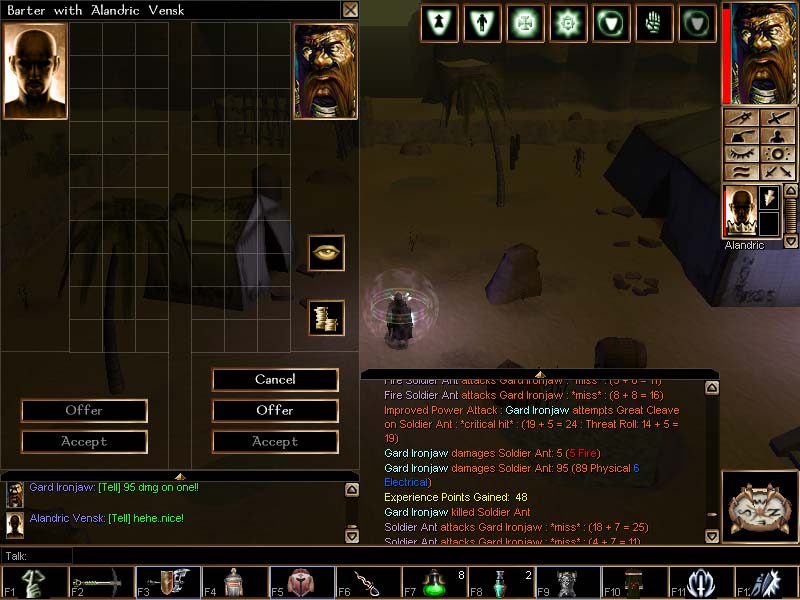The image size is (800, 600).
Task: Select the shield and axe F3 quickslot
Action: (x=167, y=582)
